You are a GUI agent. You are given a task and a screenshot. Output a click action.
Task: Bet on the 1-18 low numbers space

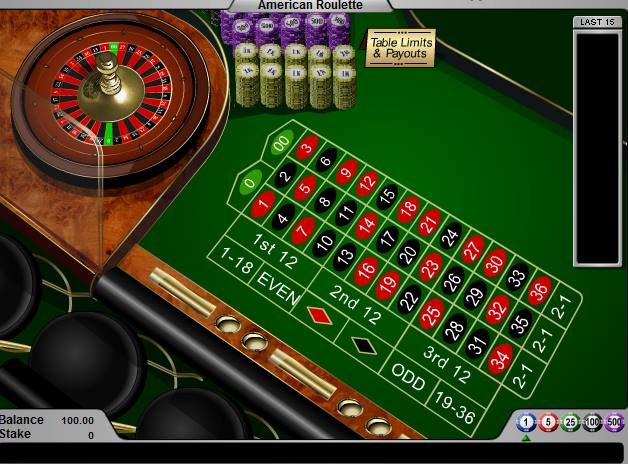coord(237,264)
